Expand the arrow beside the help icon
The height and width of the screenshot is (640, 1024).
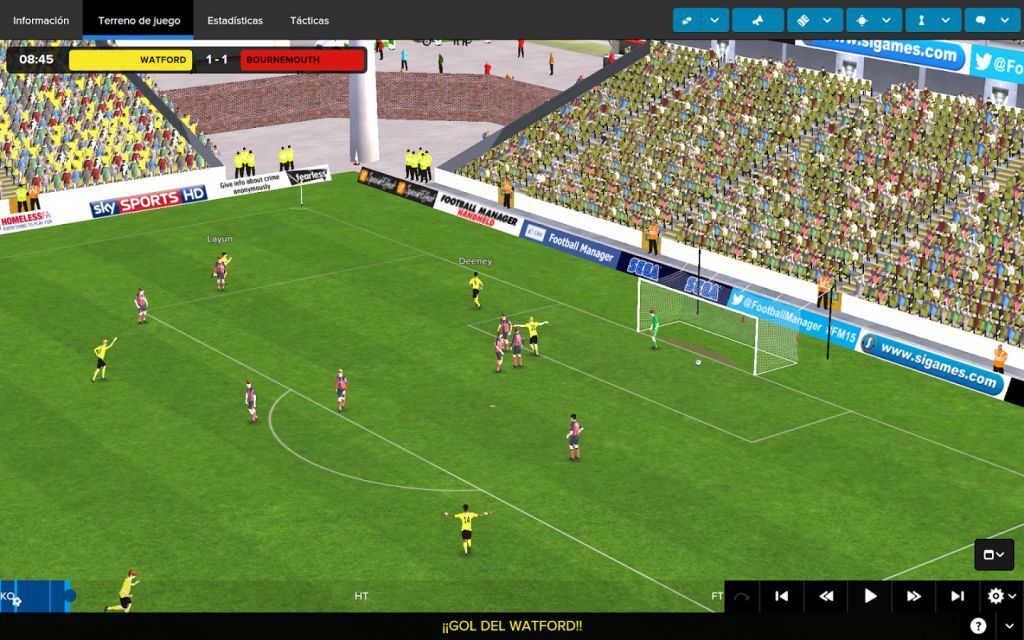pyautogui.click(x=1008, y=626)
